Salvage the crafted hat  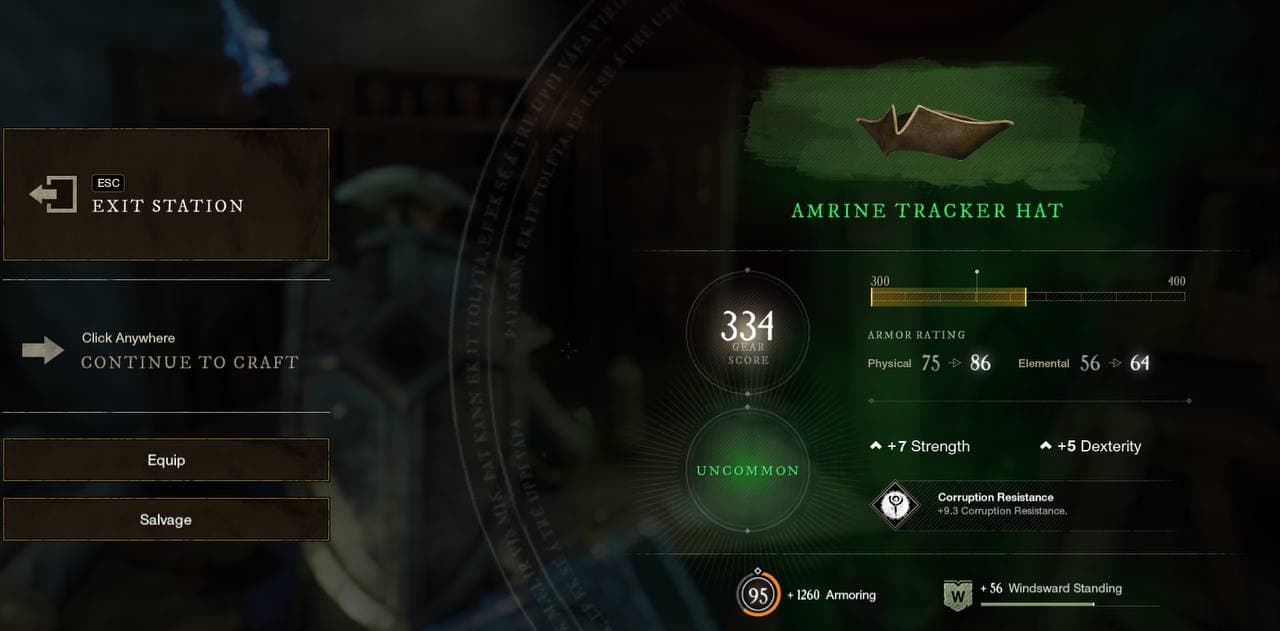tap(166, 520)
